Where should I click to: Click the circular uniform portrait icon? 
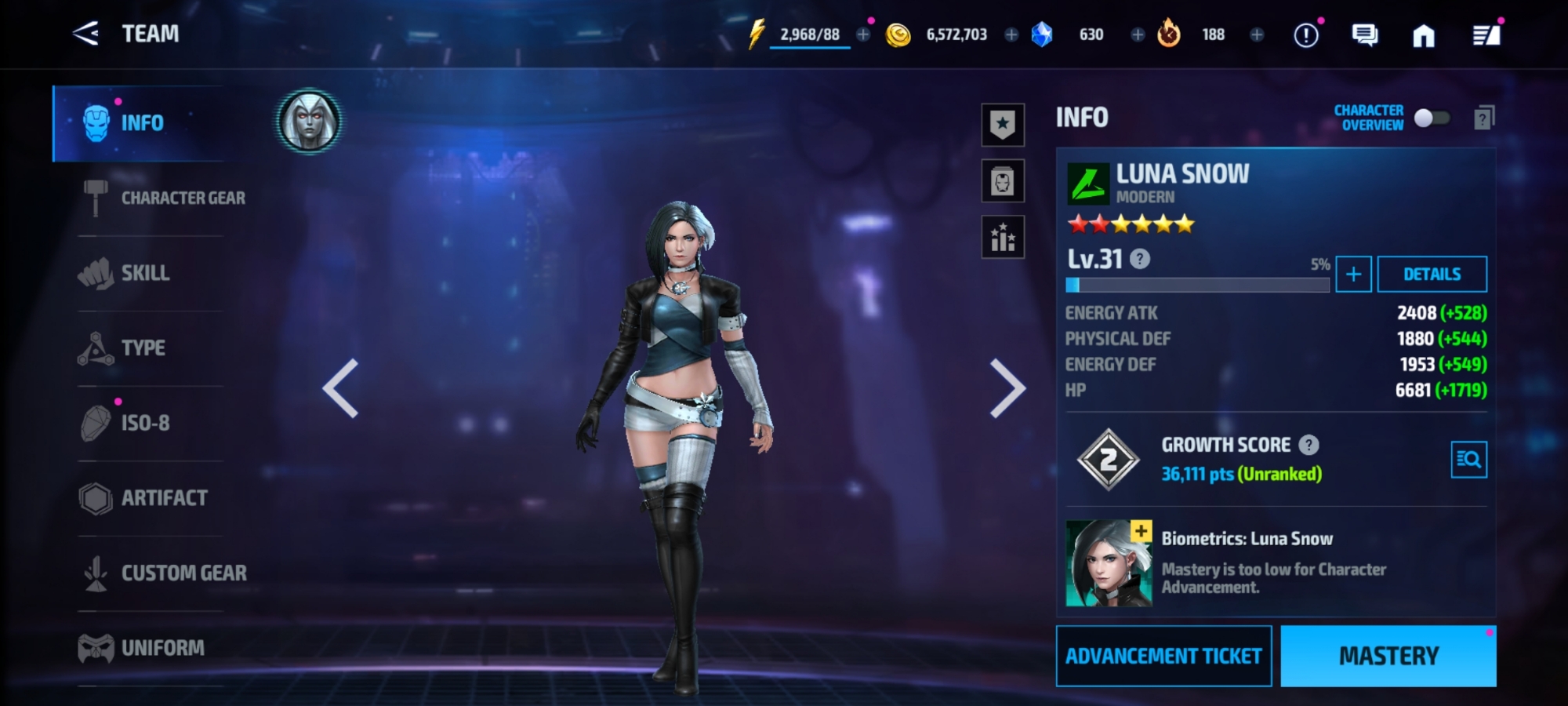click(309, 122)
